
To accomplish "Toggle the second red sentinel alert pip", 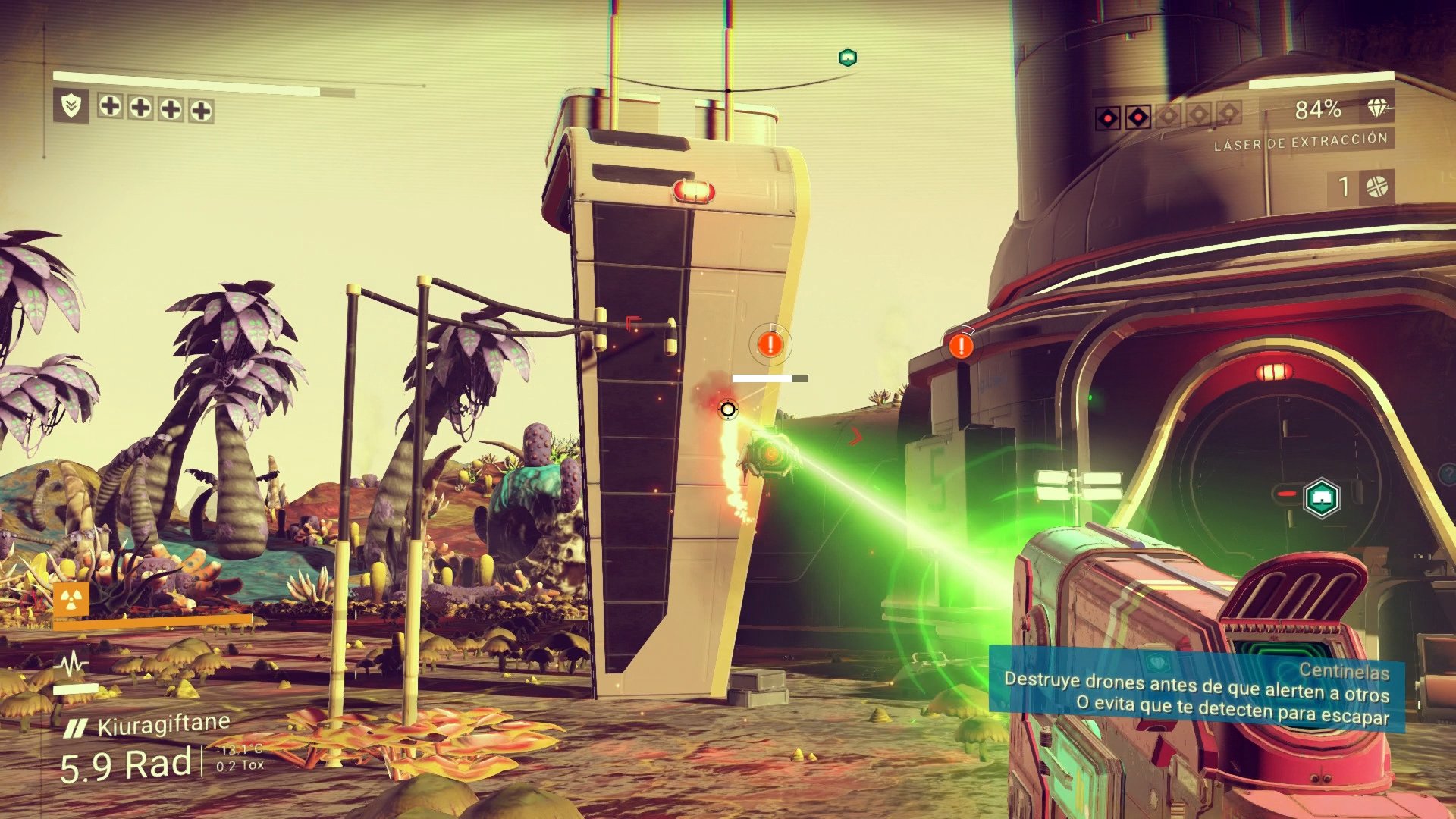I will (x=1137, y=115).
